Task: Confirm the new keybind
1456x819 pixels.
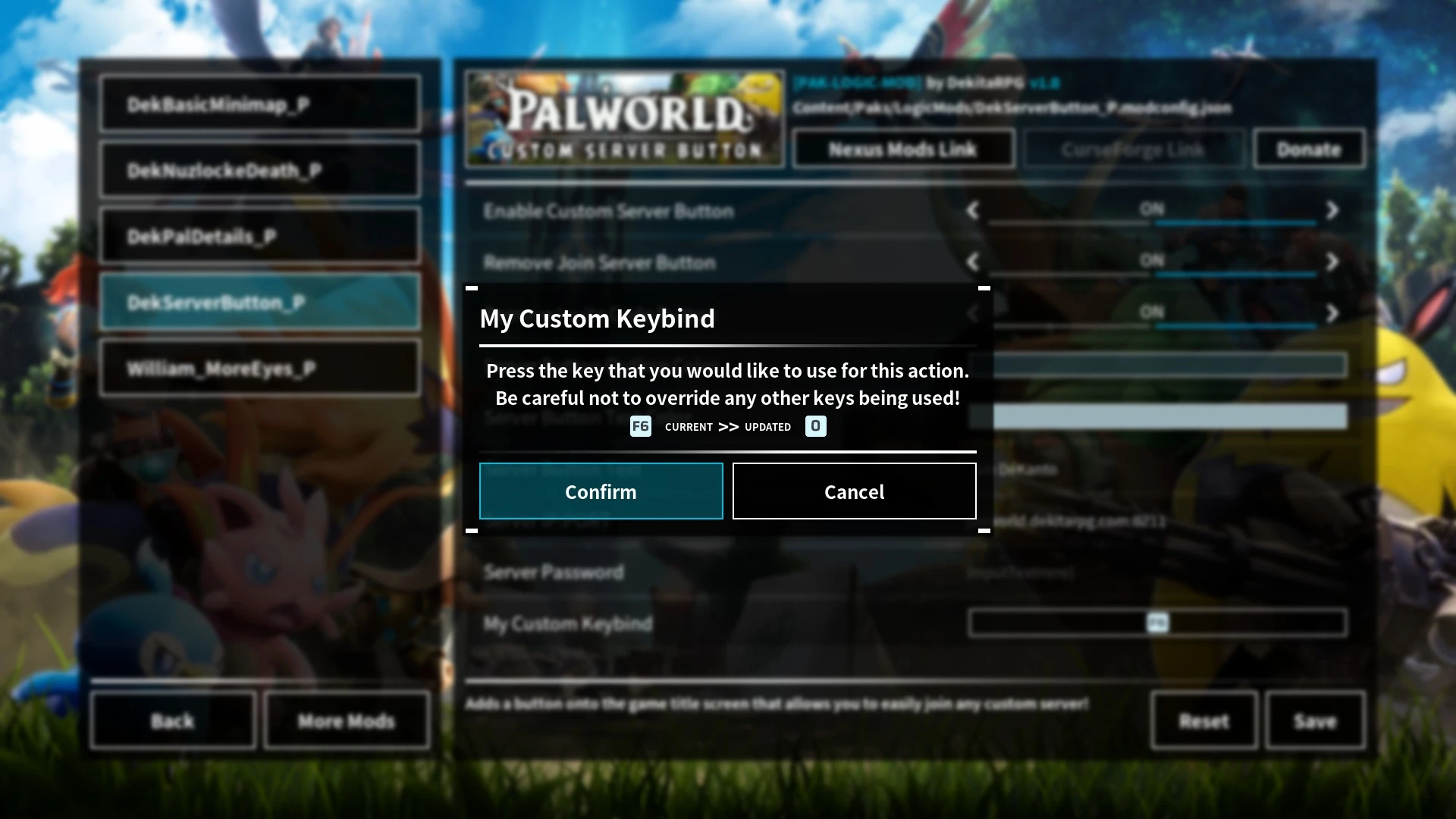Action: [601, 491]
